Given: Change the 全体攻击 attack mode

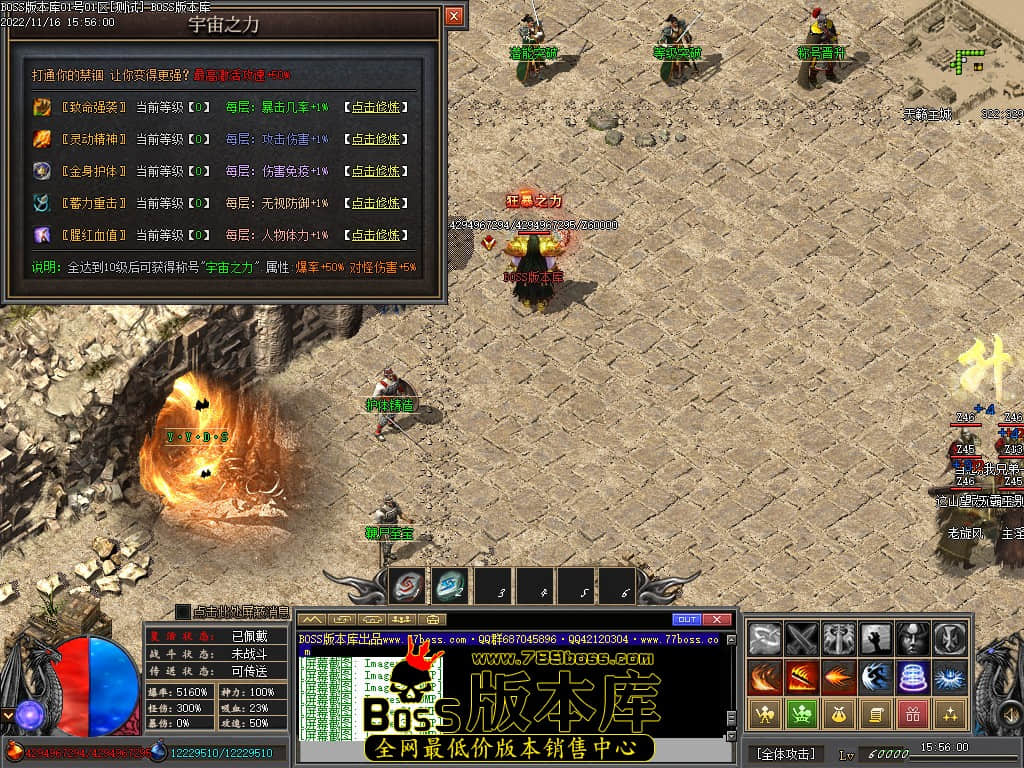Looking at the screenshot, I should [x=785, y=753].
